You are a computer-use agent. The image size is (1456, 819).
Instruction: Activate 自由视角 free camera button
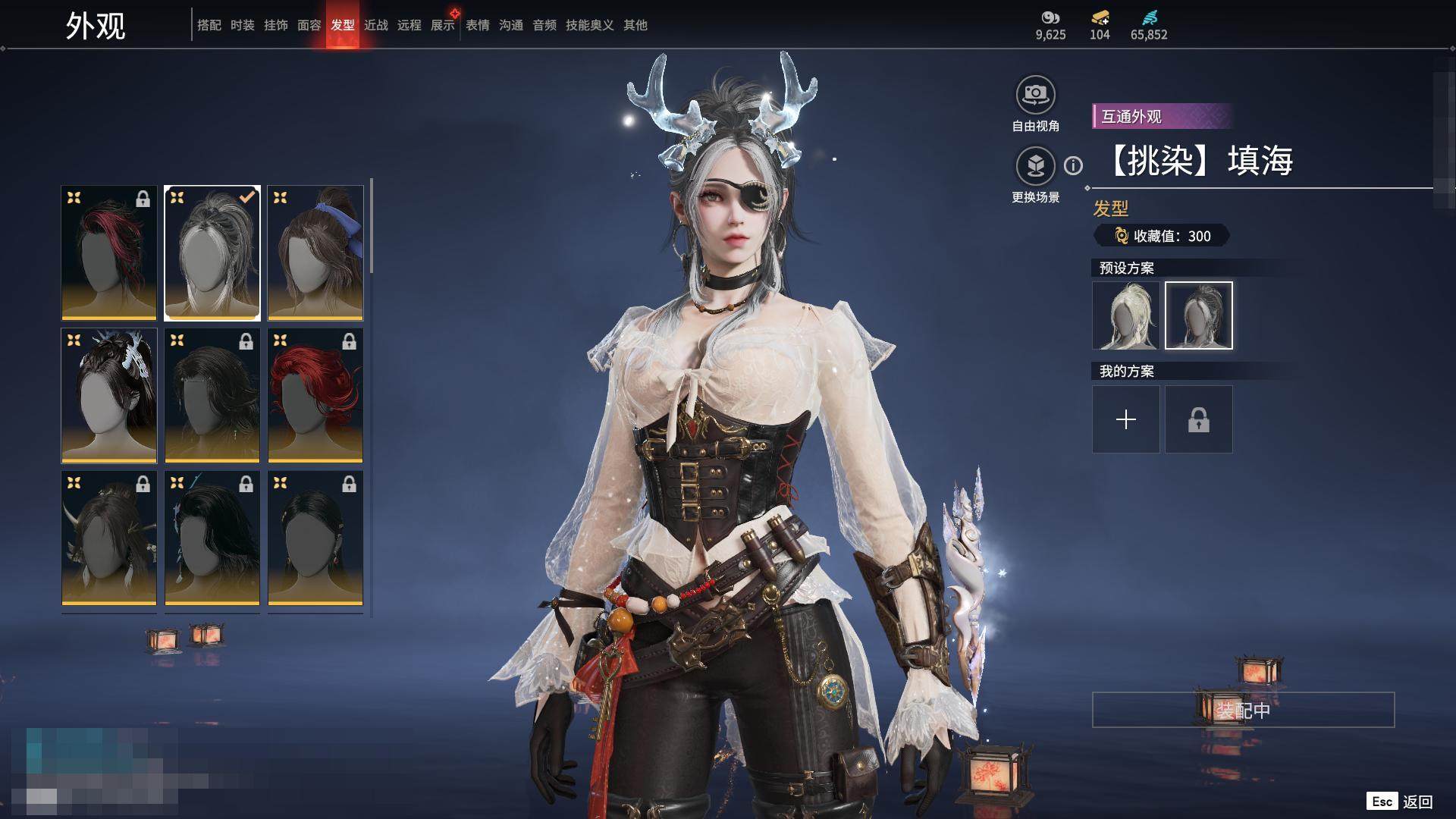pyautogui.click(x=1035, y=96)
